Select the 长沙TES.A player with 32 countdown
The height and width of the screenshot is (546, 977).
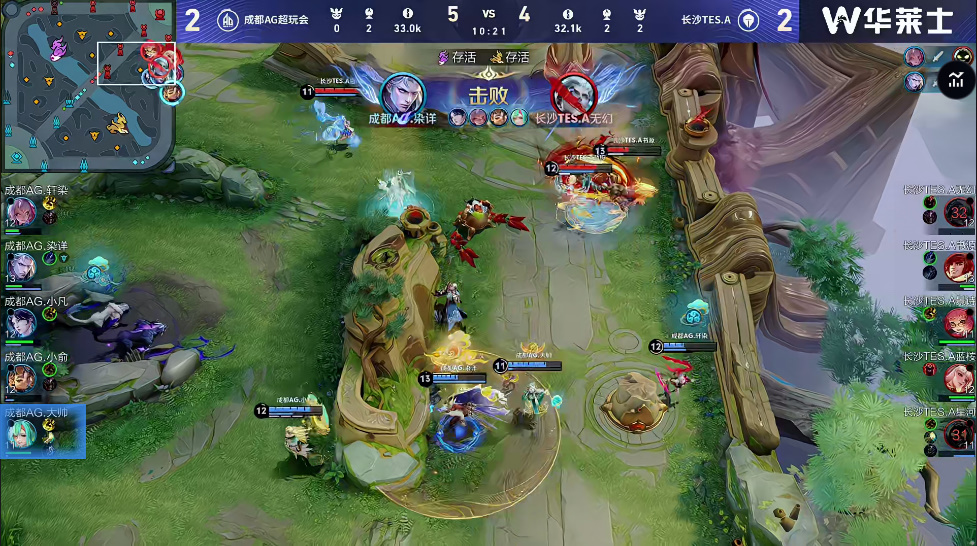coord(958,212)
